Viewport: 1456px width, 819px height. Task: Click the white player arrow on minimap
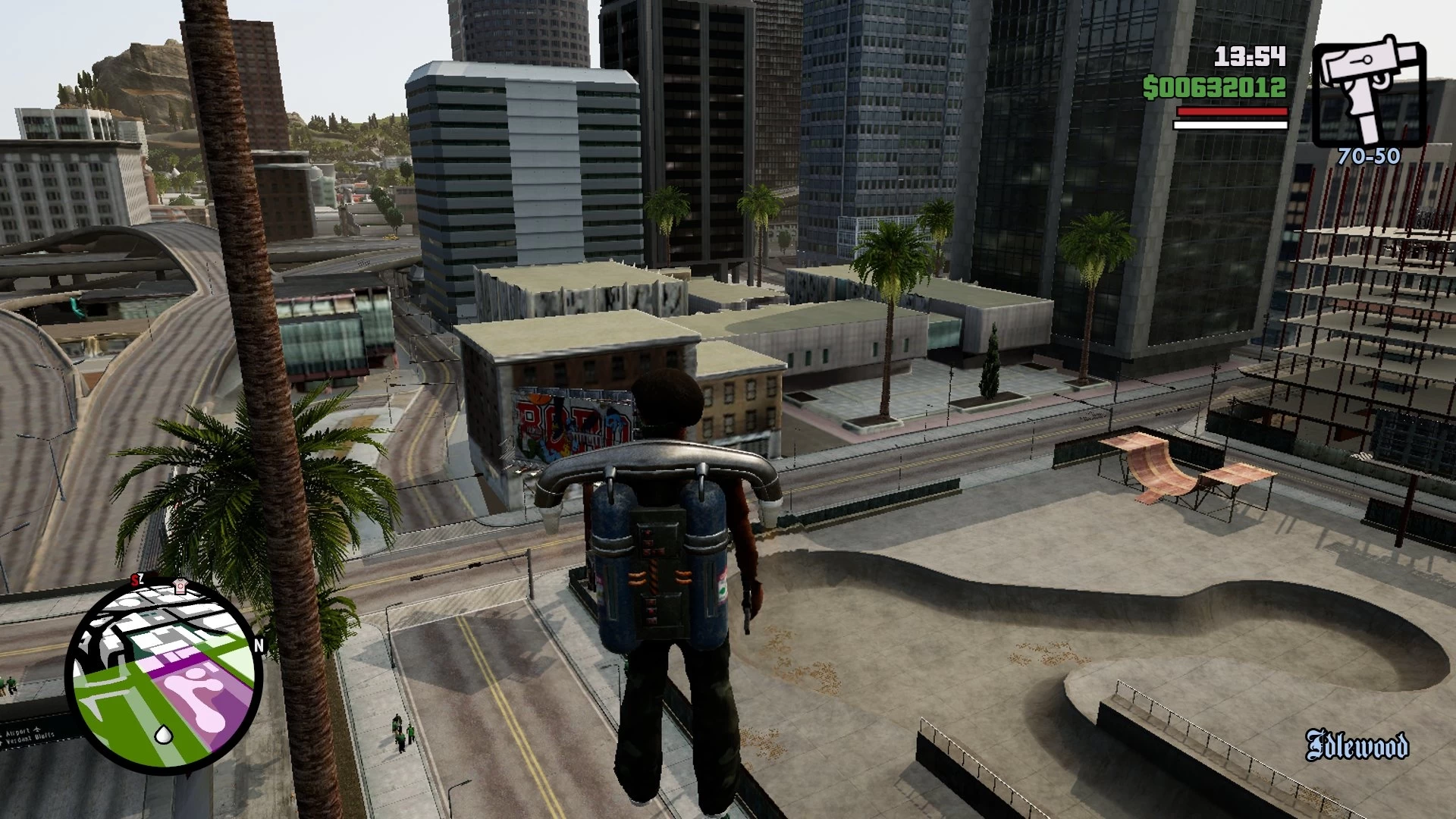(163, 733)
